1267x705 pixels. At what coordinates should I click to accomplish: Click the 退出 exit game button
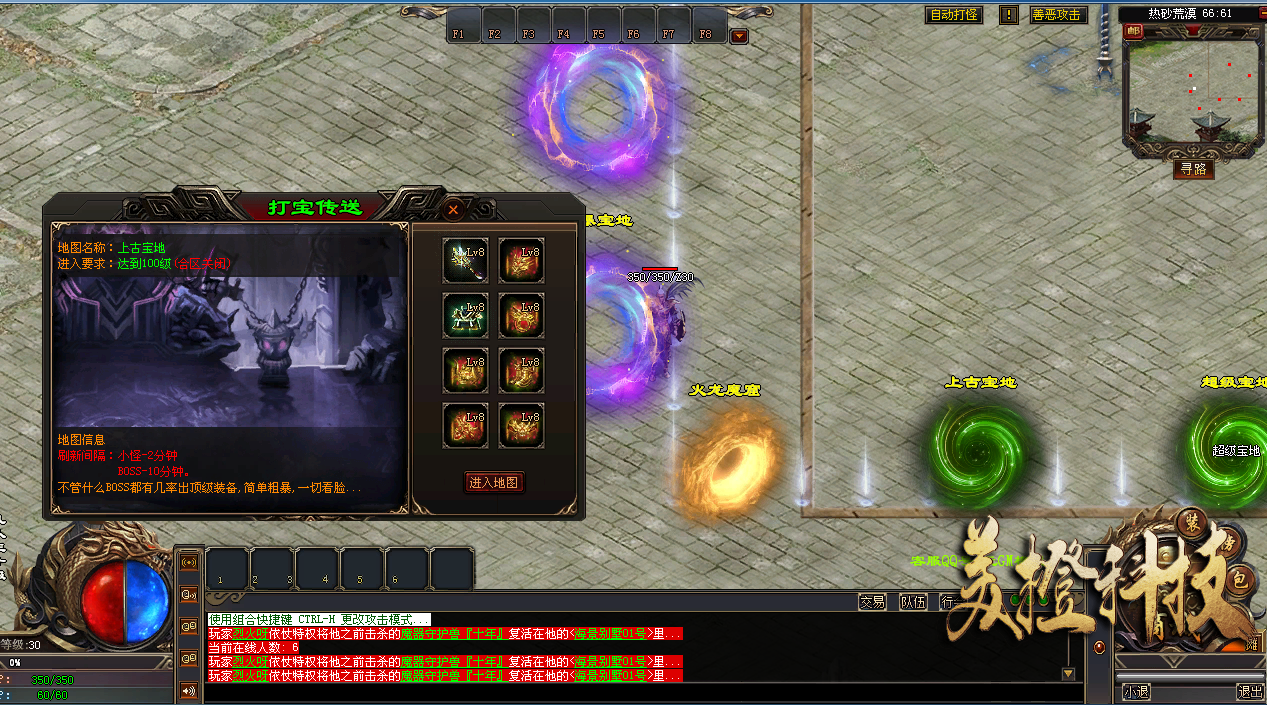[x=1249, y=691]
